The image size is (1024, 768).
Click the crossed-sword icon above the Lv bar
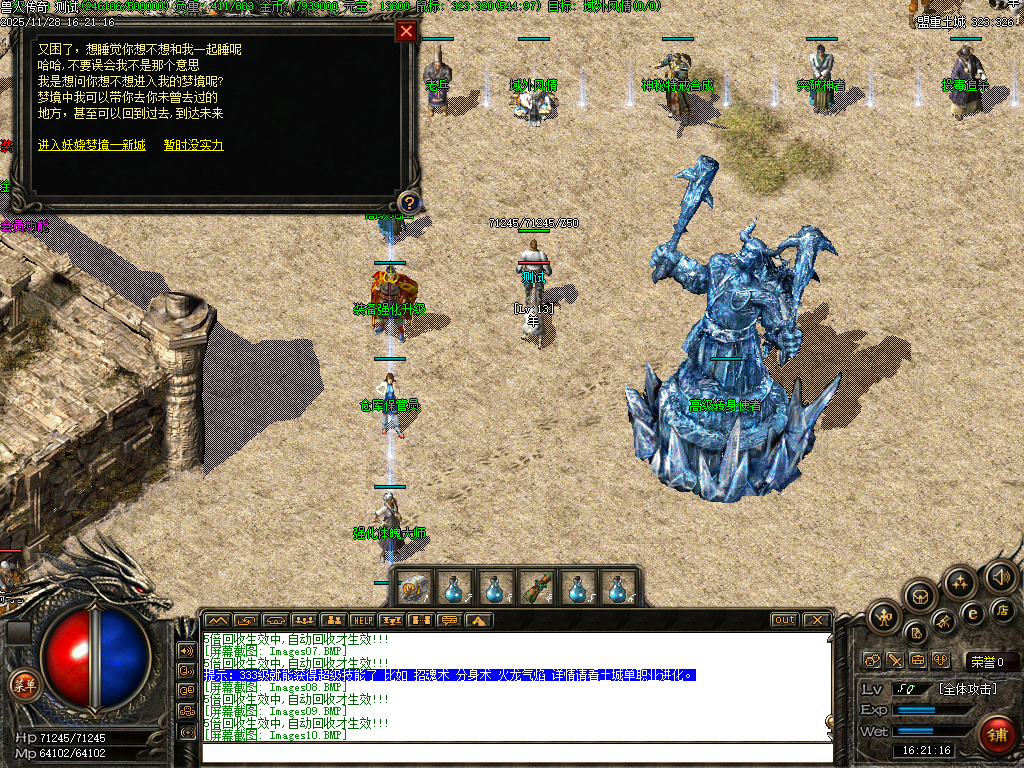point(894,660)
